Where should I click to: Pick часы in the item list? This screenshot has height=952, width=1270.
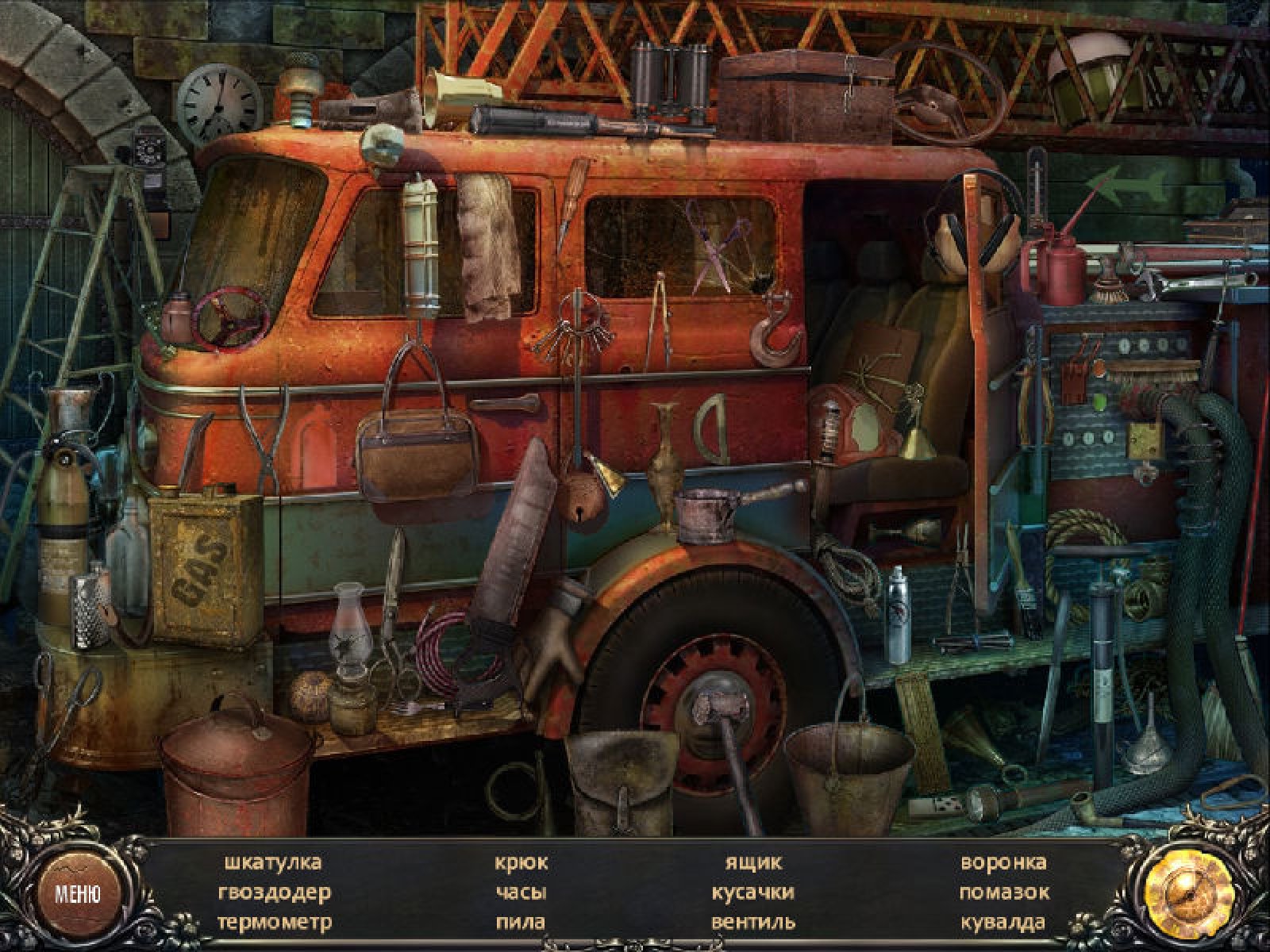[x=521, y=892]
